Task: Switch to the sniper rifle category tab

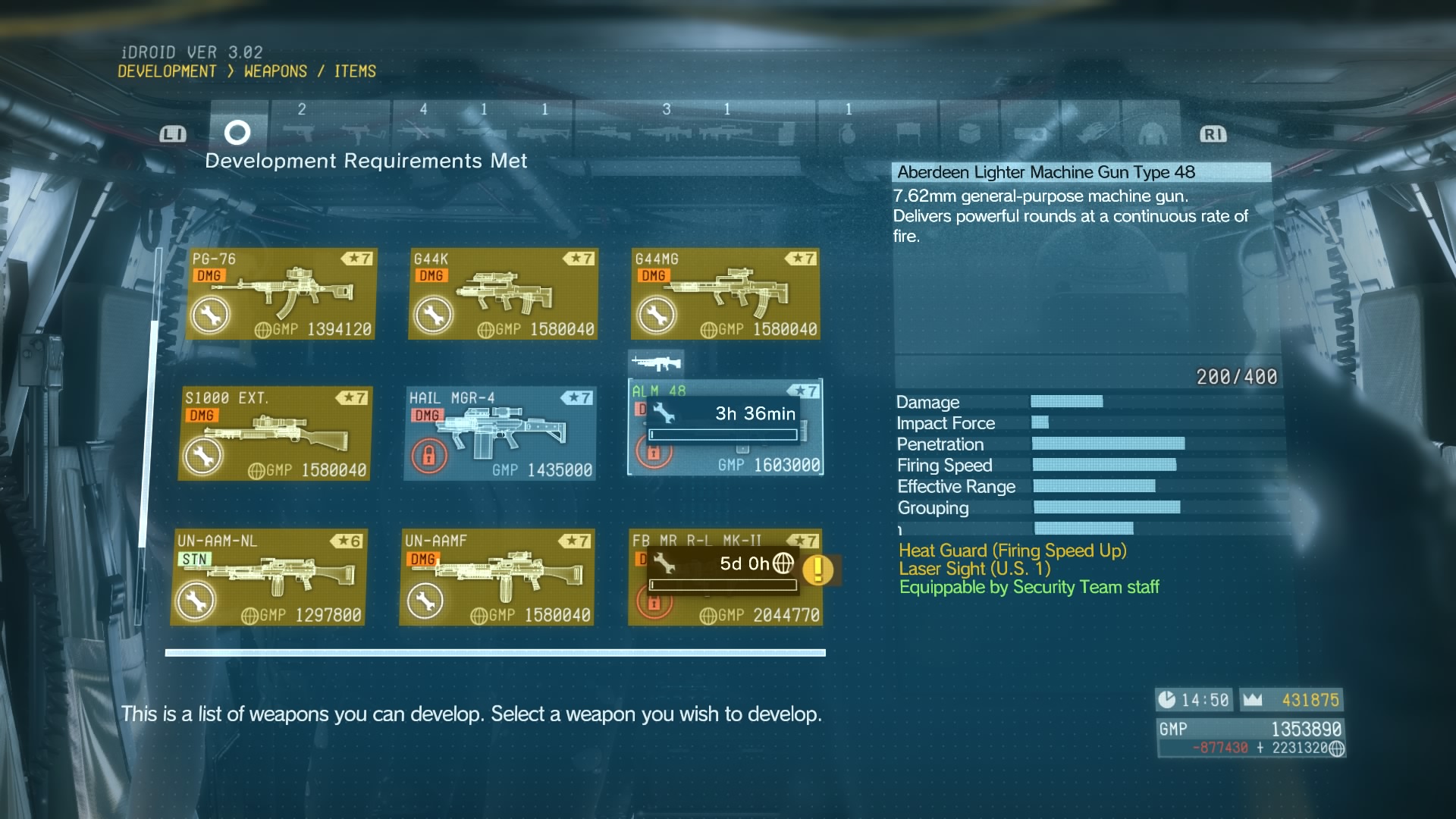Action: (x=604, y=134)
